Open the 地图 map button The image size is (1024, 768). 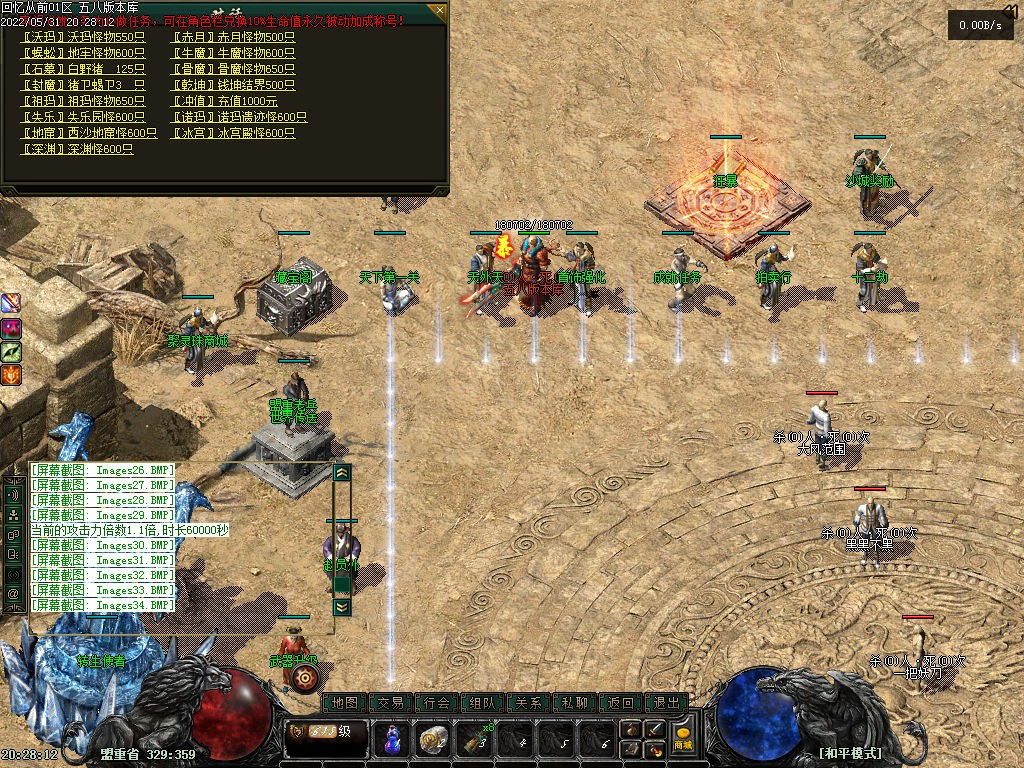pos(345,703)
